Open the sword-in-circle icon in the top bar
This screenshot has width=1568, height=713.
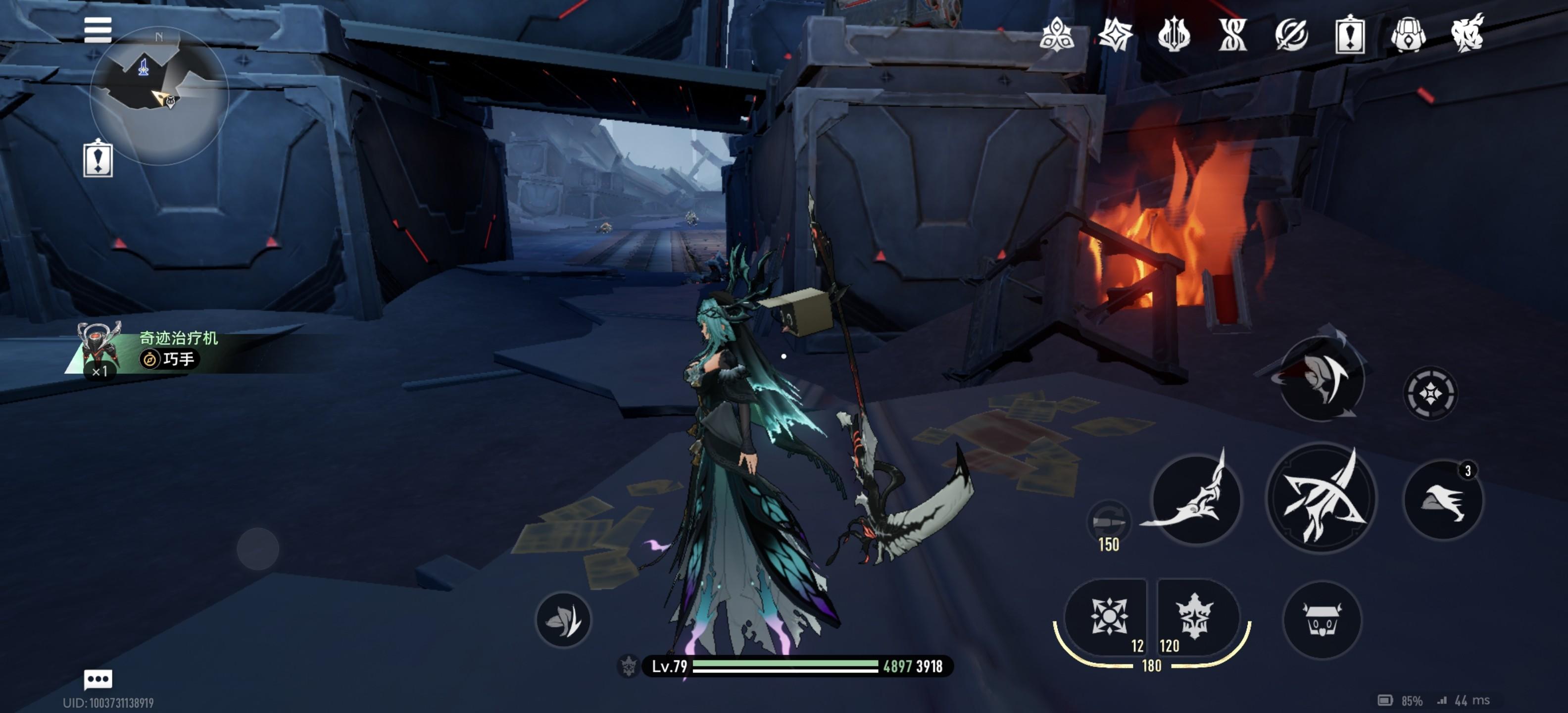(x=1291, y=35)
